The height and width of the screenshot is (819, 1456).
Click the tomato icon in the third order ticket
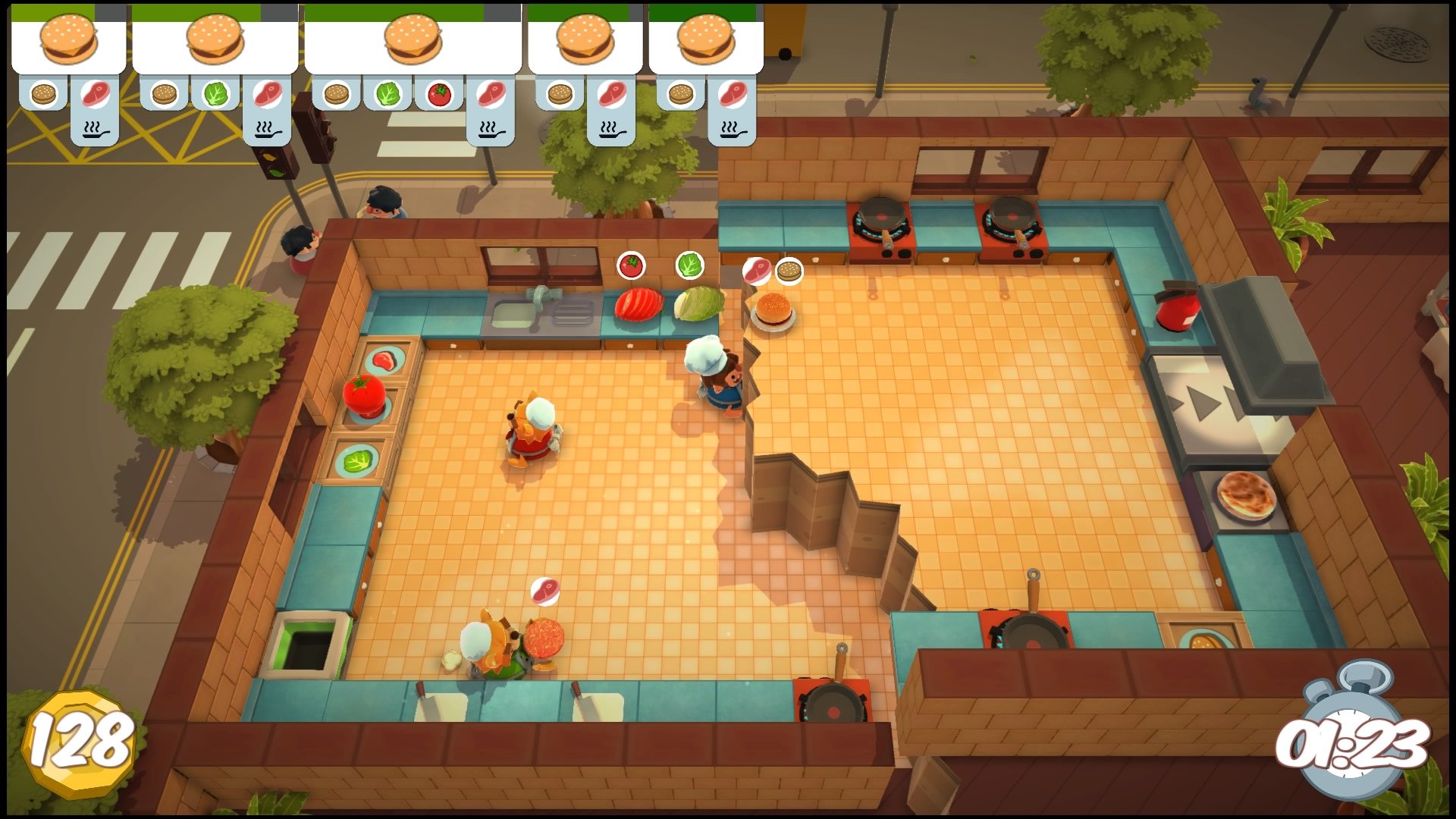438,94
